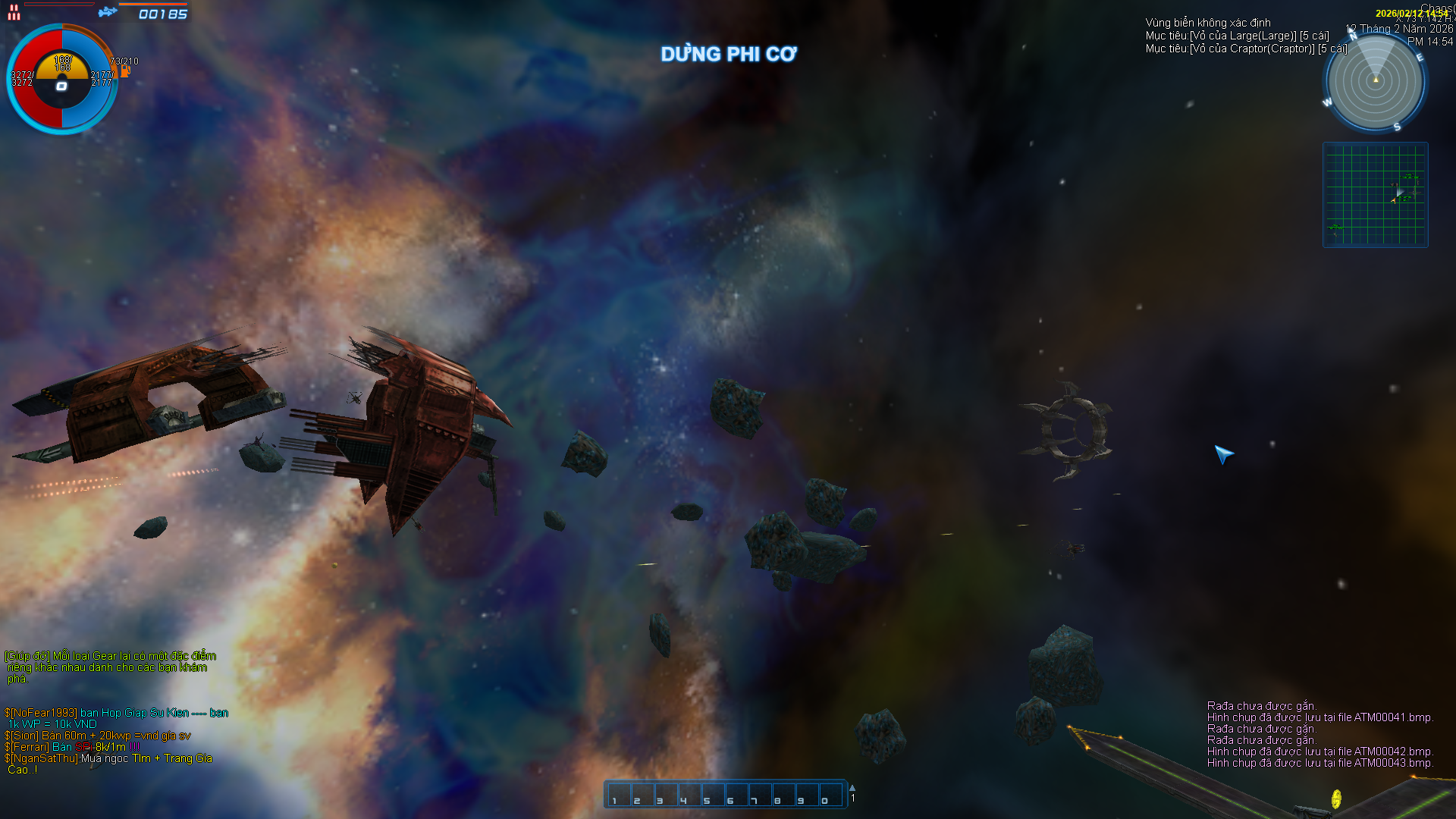Open the green grid minimap
Viewport: 1456px width, 819px height.
click(1375, 195)
